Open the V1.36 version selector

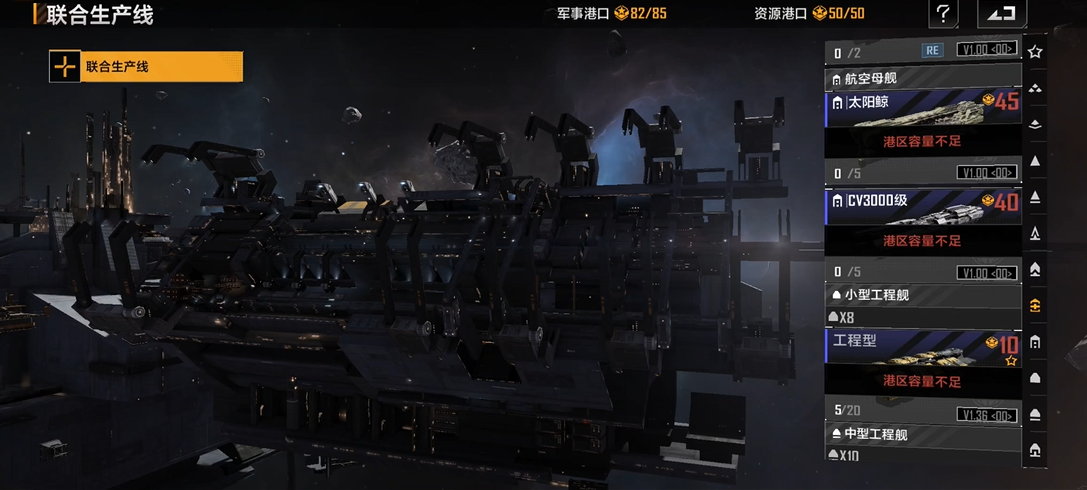tap(987, 414)
